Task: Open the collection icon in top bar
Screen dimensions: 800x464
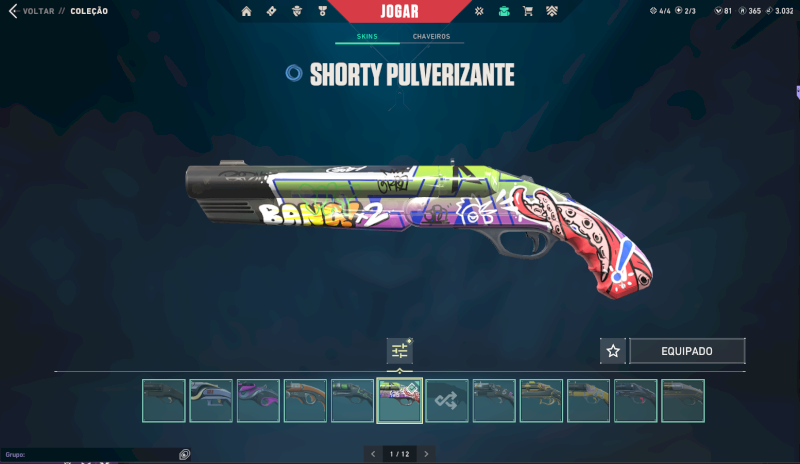Action: (x=504, y=11)
